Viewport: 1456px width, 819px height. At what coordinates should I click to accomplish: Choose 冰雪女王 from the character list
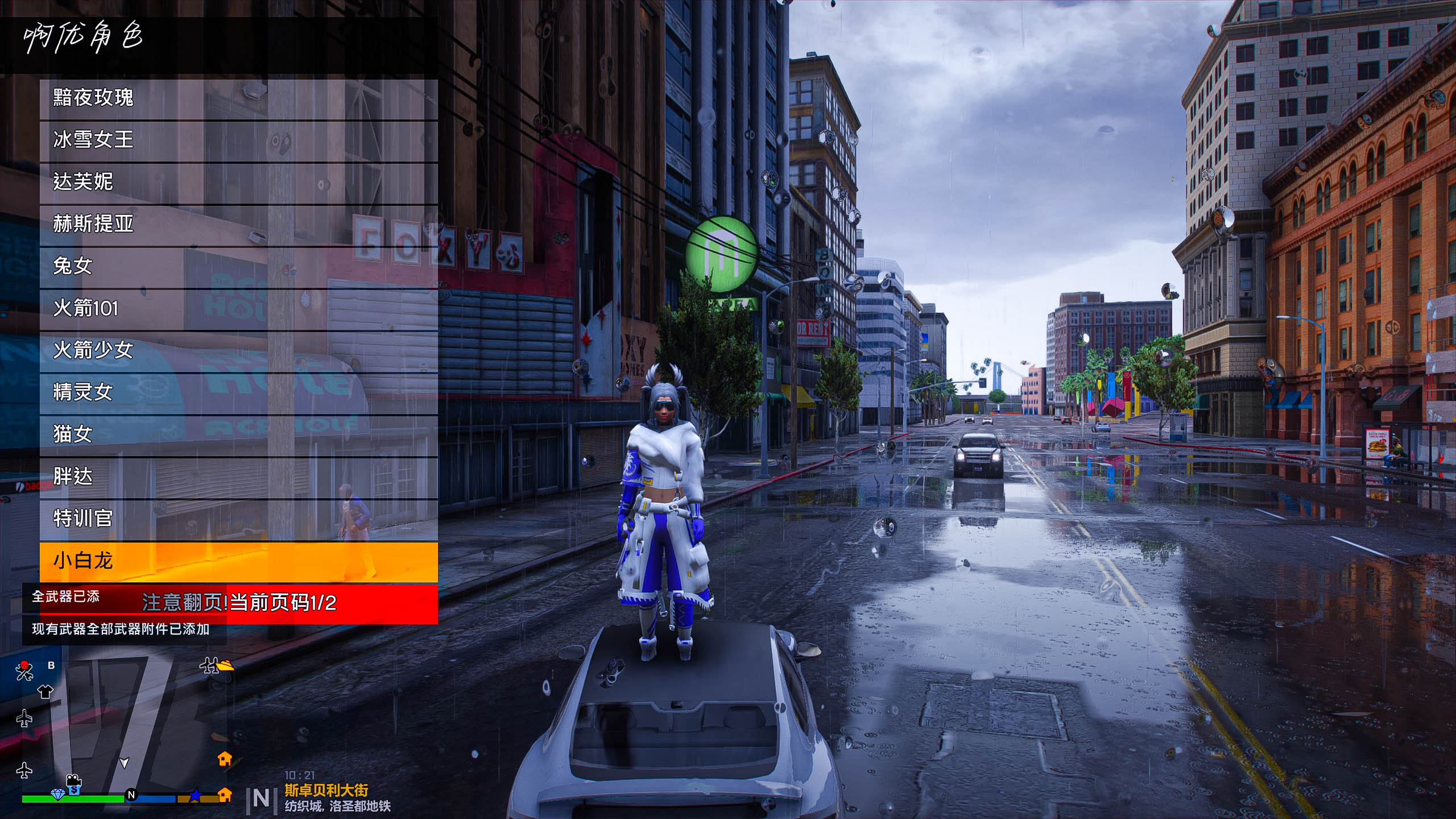(x=239, y=140)
